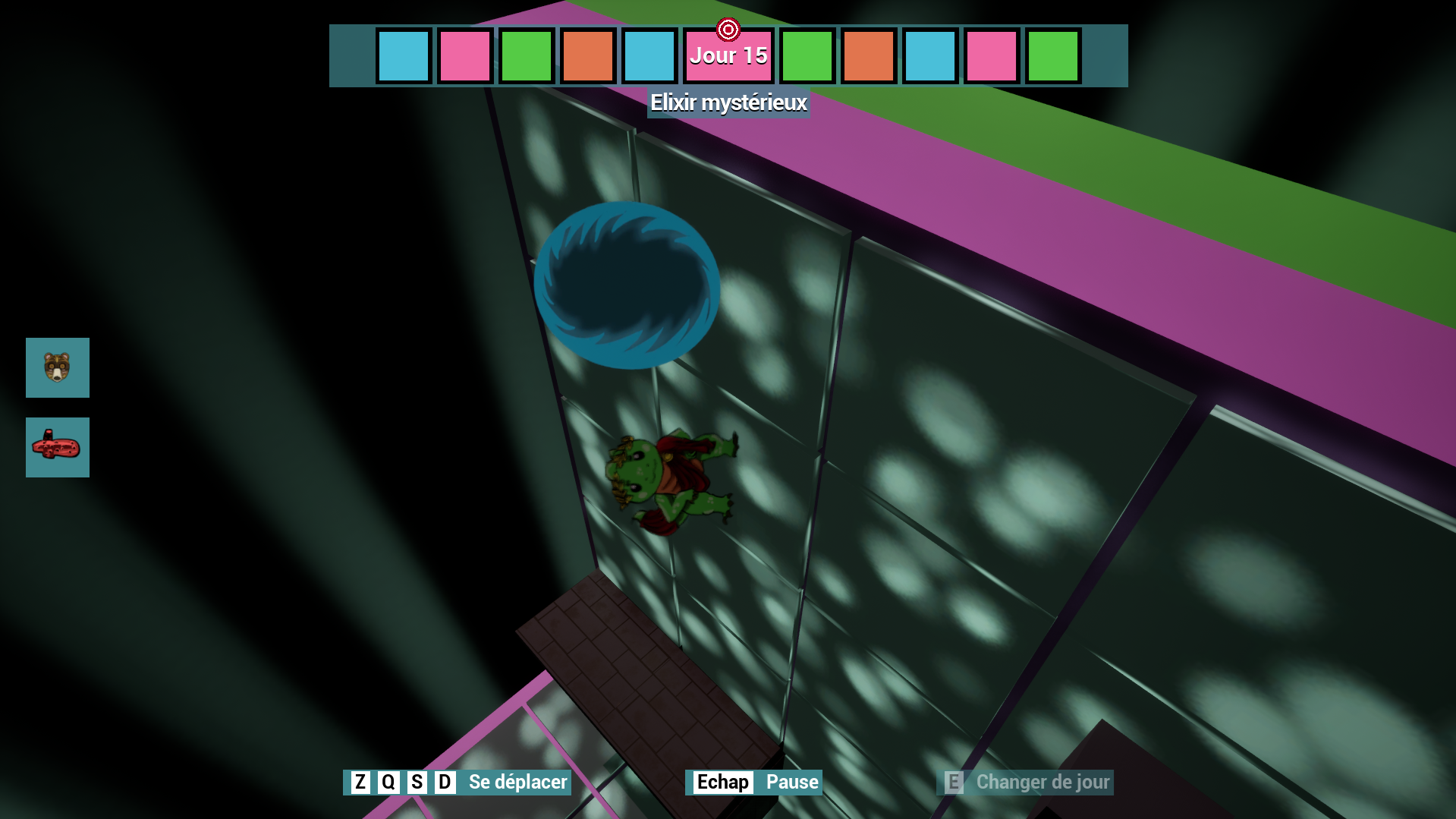Click the last green square on the timeline
The height and width of the screenshot is (819, 1456).
[1052, 55]
